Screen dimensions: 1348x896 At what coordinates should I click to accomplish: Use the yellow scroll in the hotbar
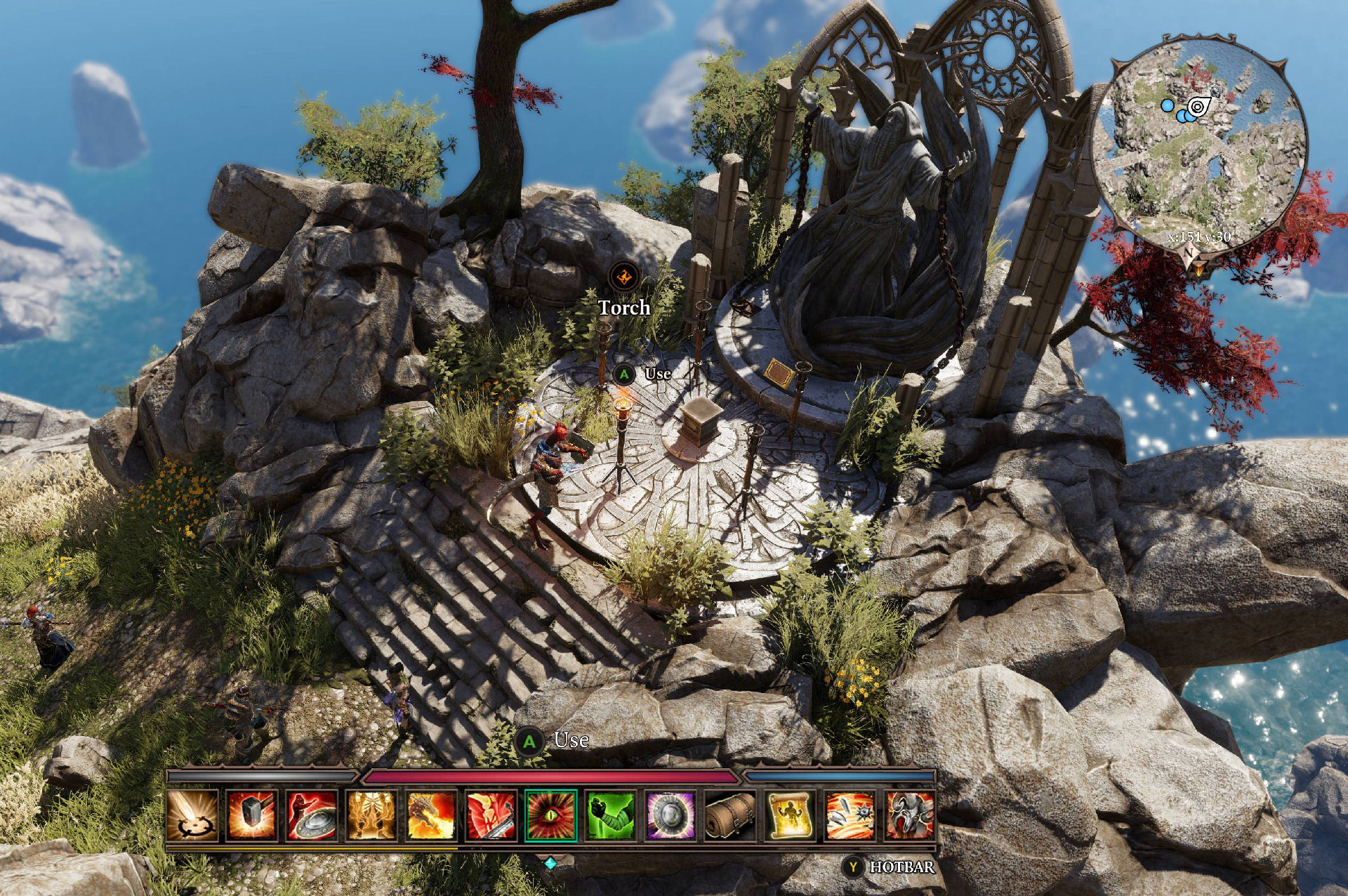(790, 815)
